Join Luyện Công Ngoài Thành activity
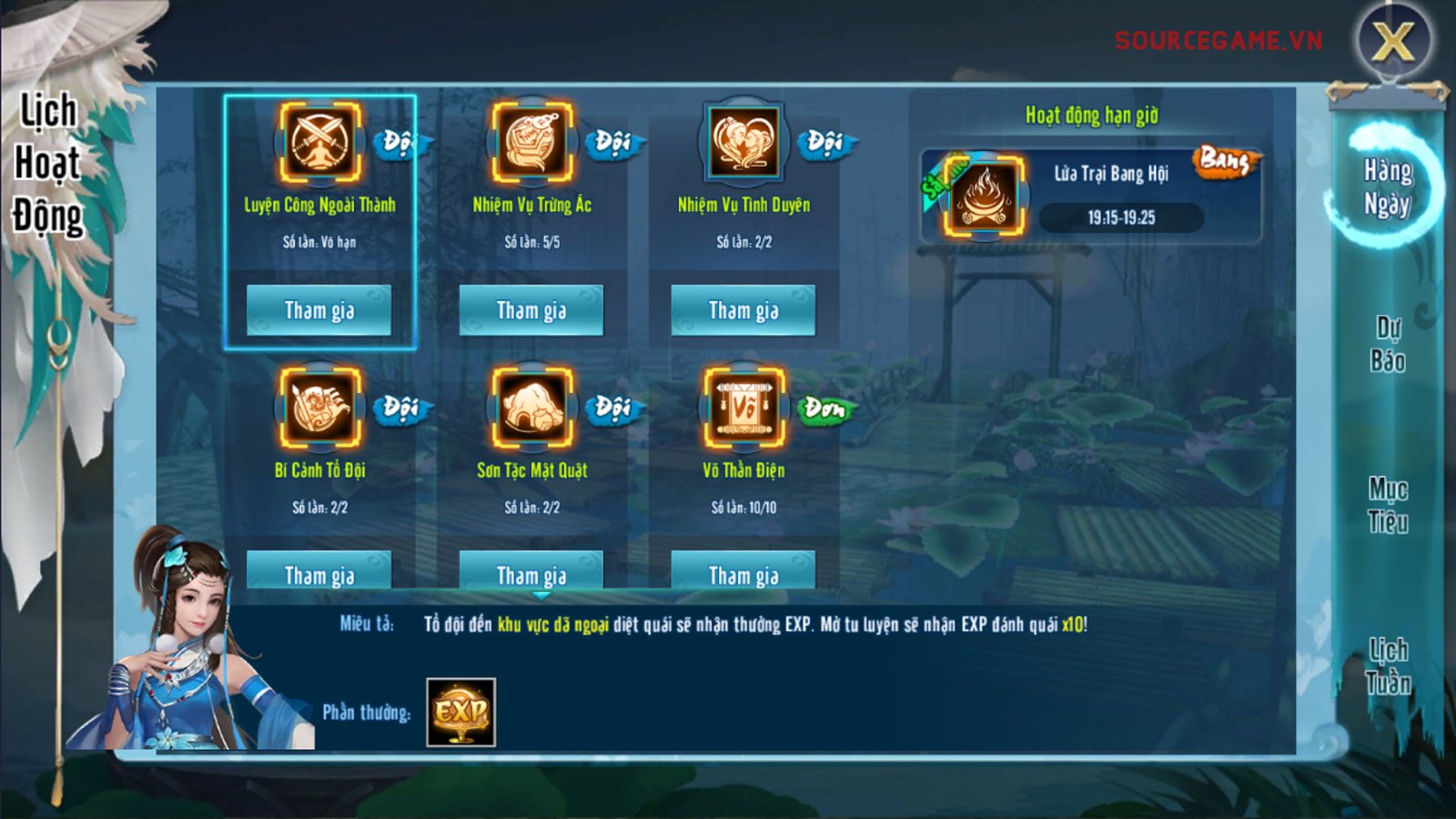 (x=318, y=310)
